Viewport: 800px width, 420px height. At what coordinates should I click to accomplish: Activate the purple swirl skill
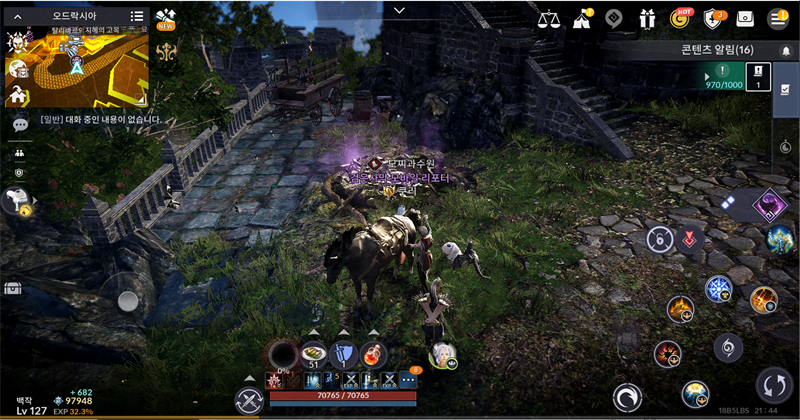click(x=768, y=204)
